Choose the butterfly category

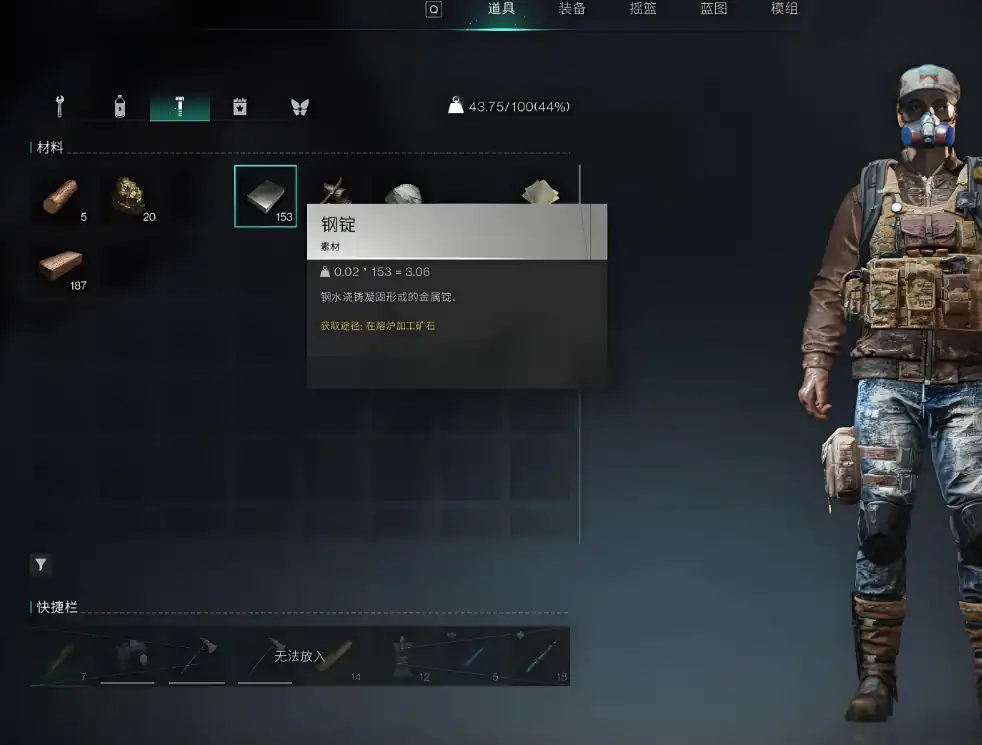[299, 106]
